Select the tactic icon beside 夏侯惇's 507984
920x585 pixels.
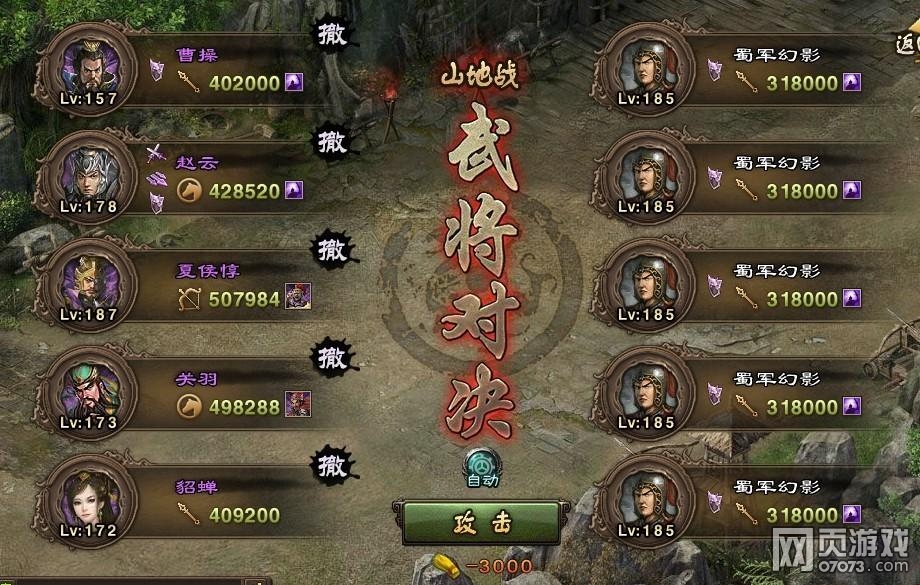[x=298, y=296]
